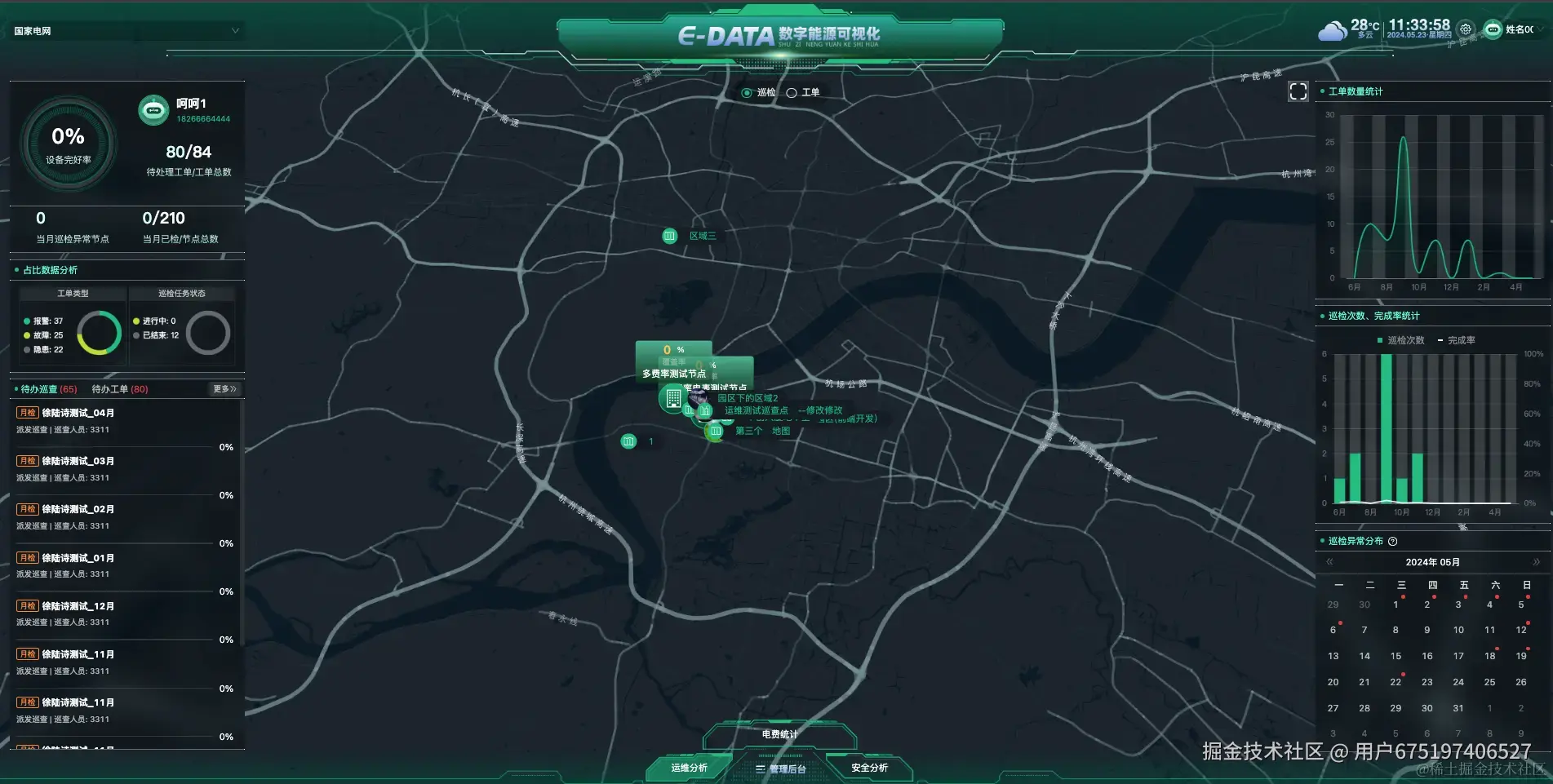Image resolution: width=1553 pixels, height=784 pixels.
Task: Open 徐陆诗测试_04月 inspection row
Action: click(78, 413)
